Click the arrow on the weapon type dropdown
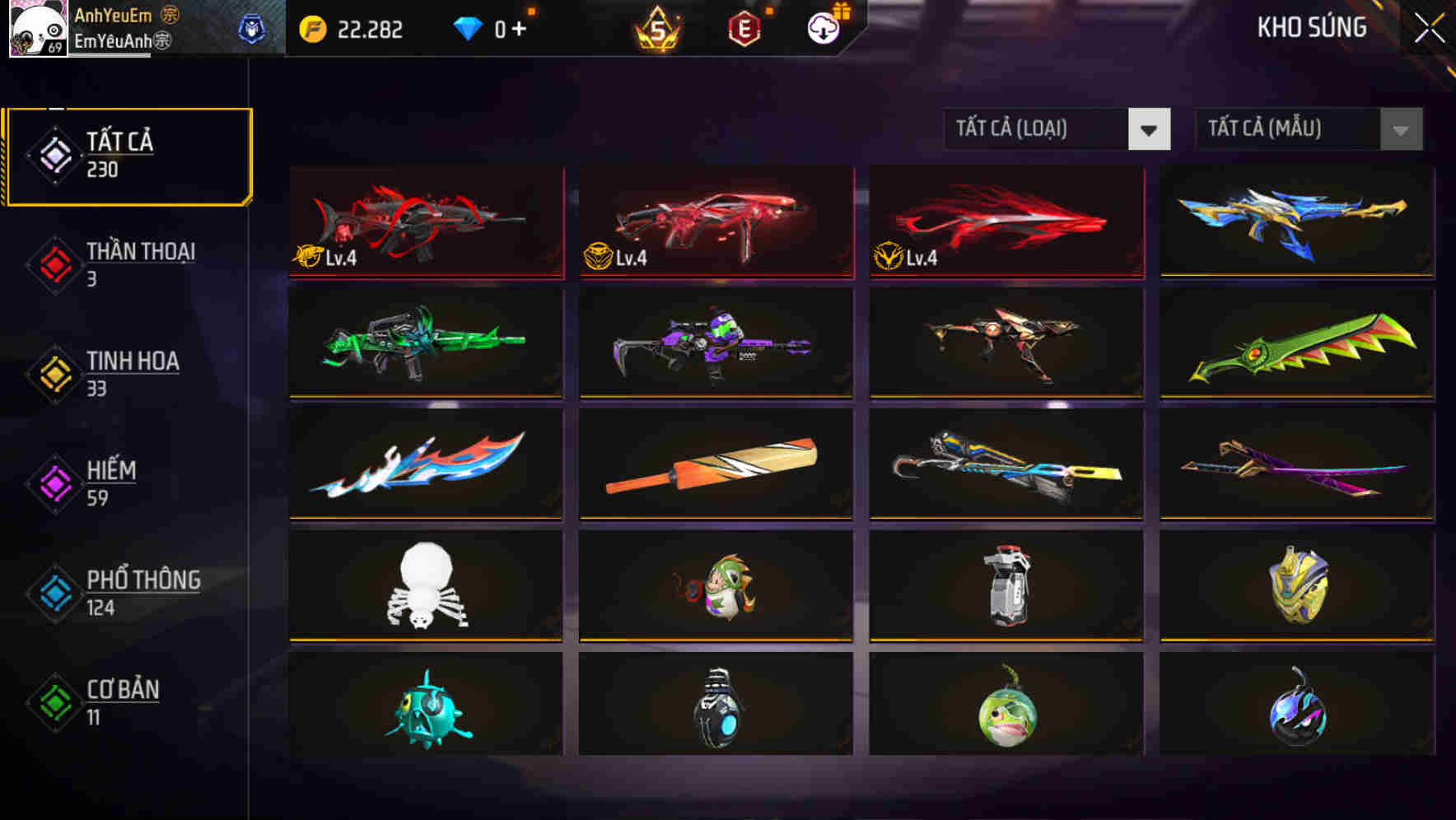 [x=1150, y=129]
